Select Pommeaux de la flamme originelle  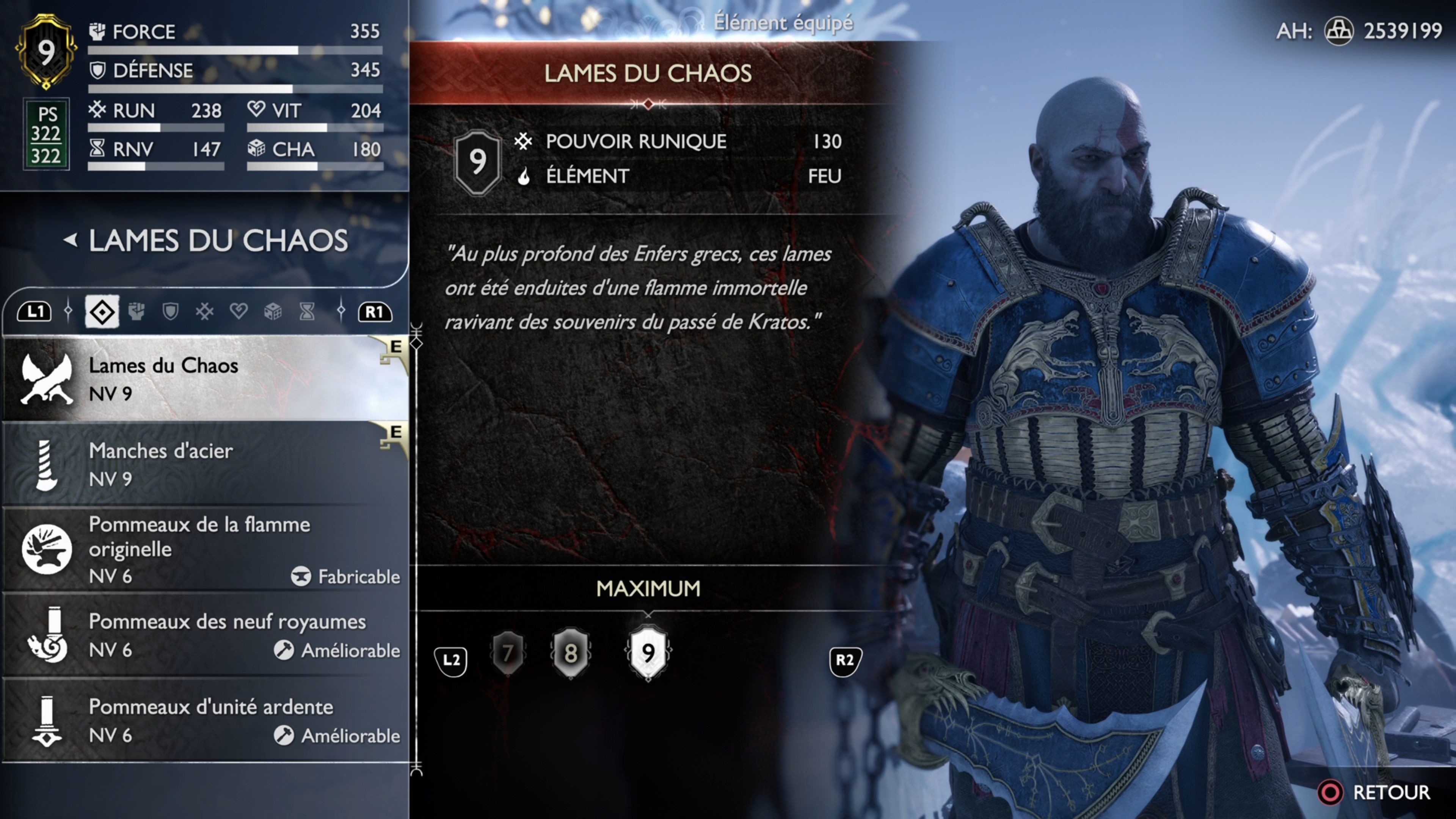point(204,549)
